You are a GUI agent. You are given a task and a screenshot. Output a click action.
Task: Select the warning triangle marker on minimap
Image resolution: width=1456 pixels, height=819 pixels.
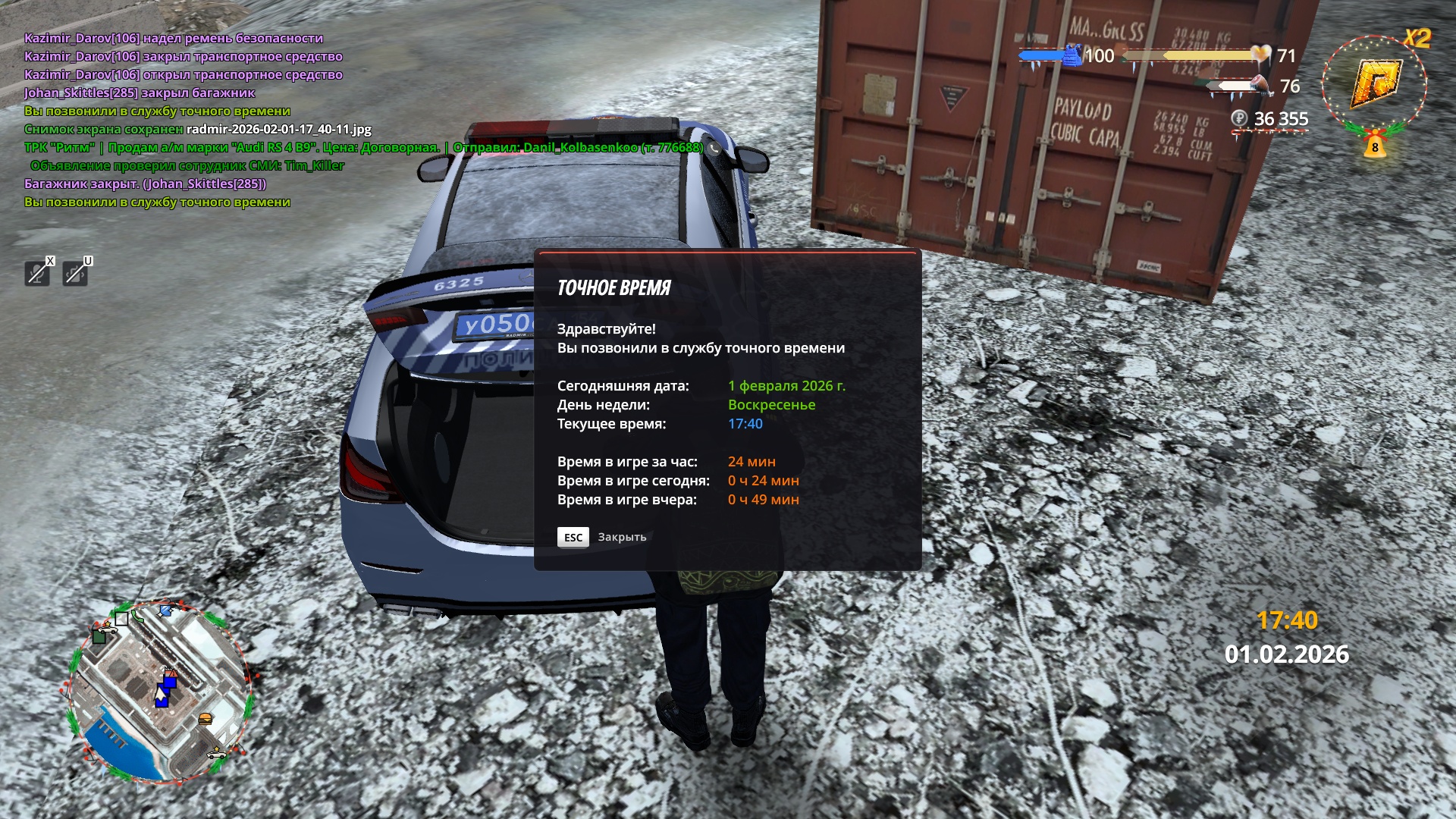pos(172,673)
